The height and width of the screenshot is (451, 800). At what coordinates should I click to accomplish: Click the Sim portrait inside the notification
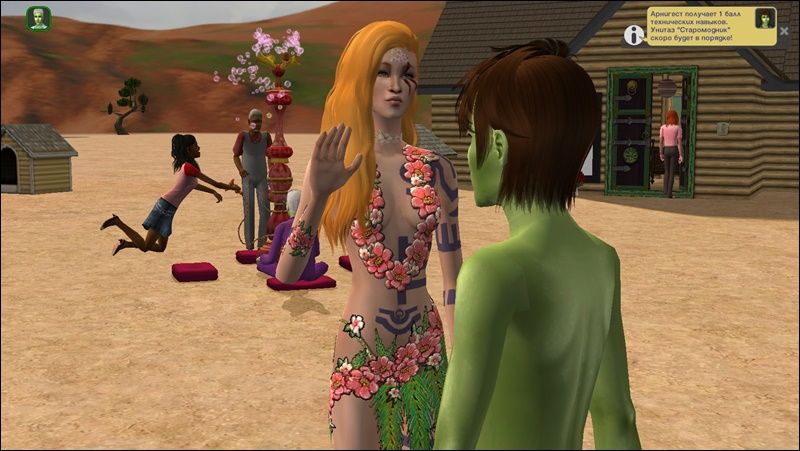click(x=764, y=18)
